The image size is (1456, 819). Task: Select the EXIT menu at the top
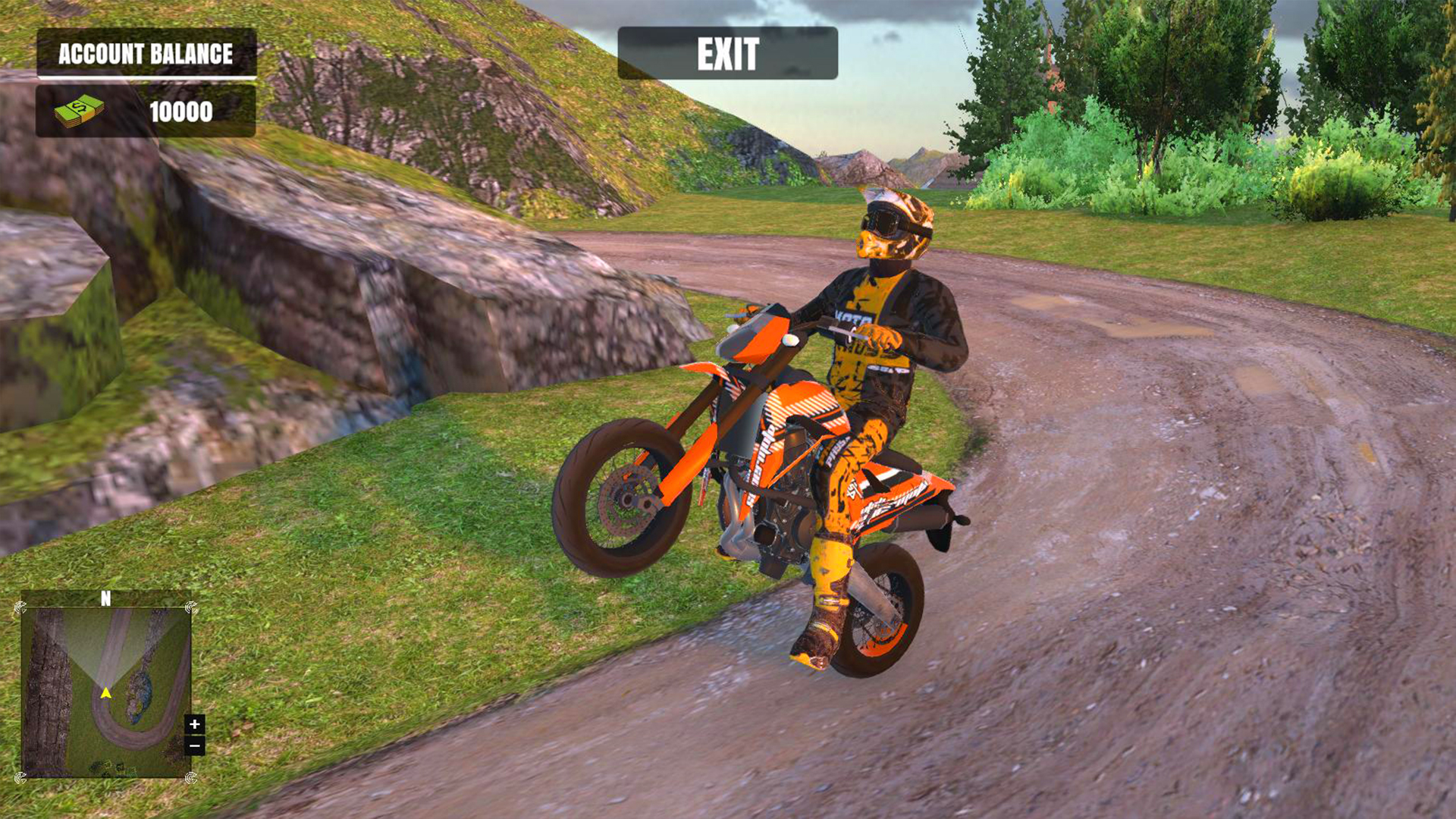pyautogui.click(x=728, y=53)
